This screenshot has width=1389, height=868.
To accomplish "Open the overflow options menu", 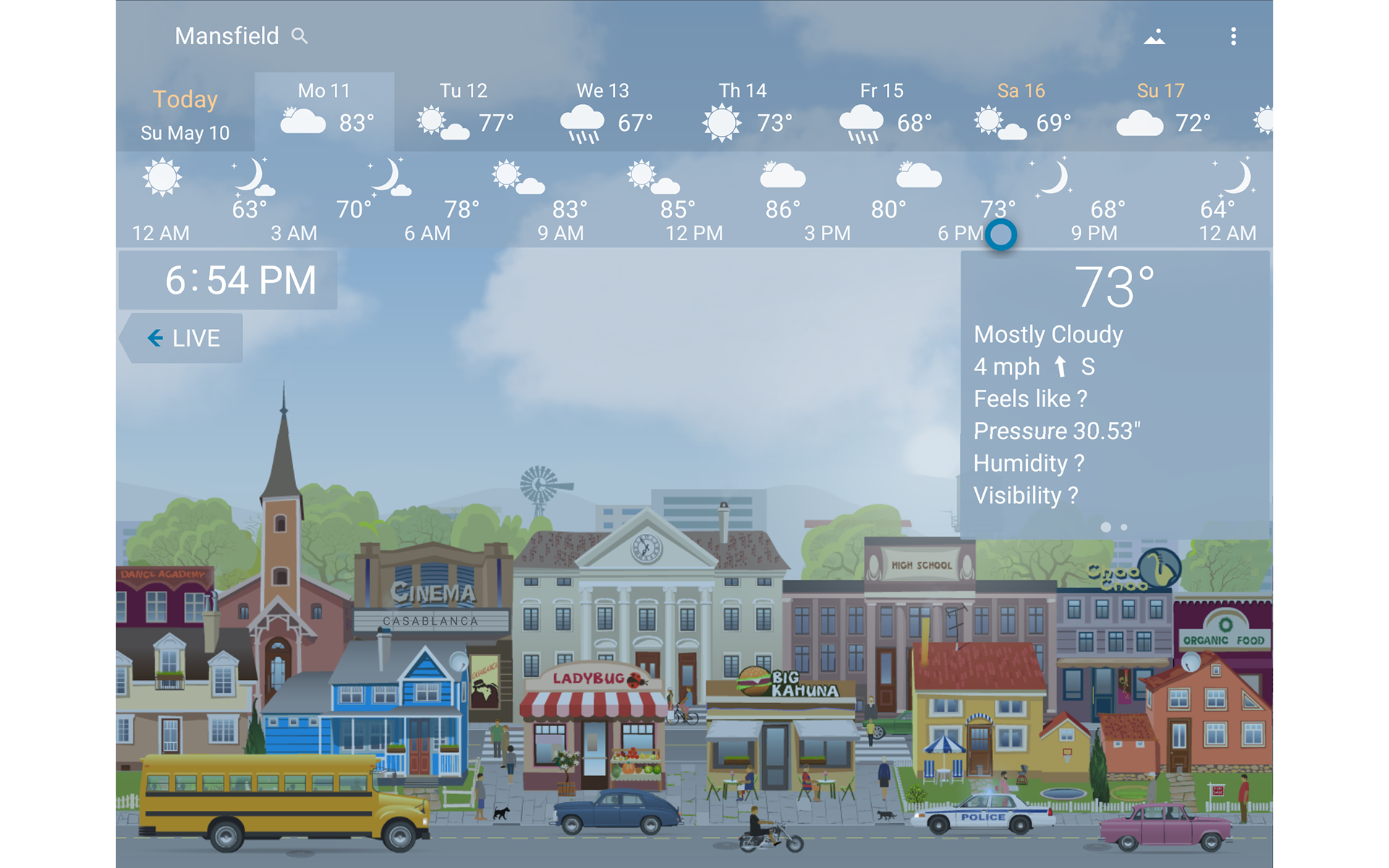I will 1233,36.
